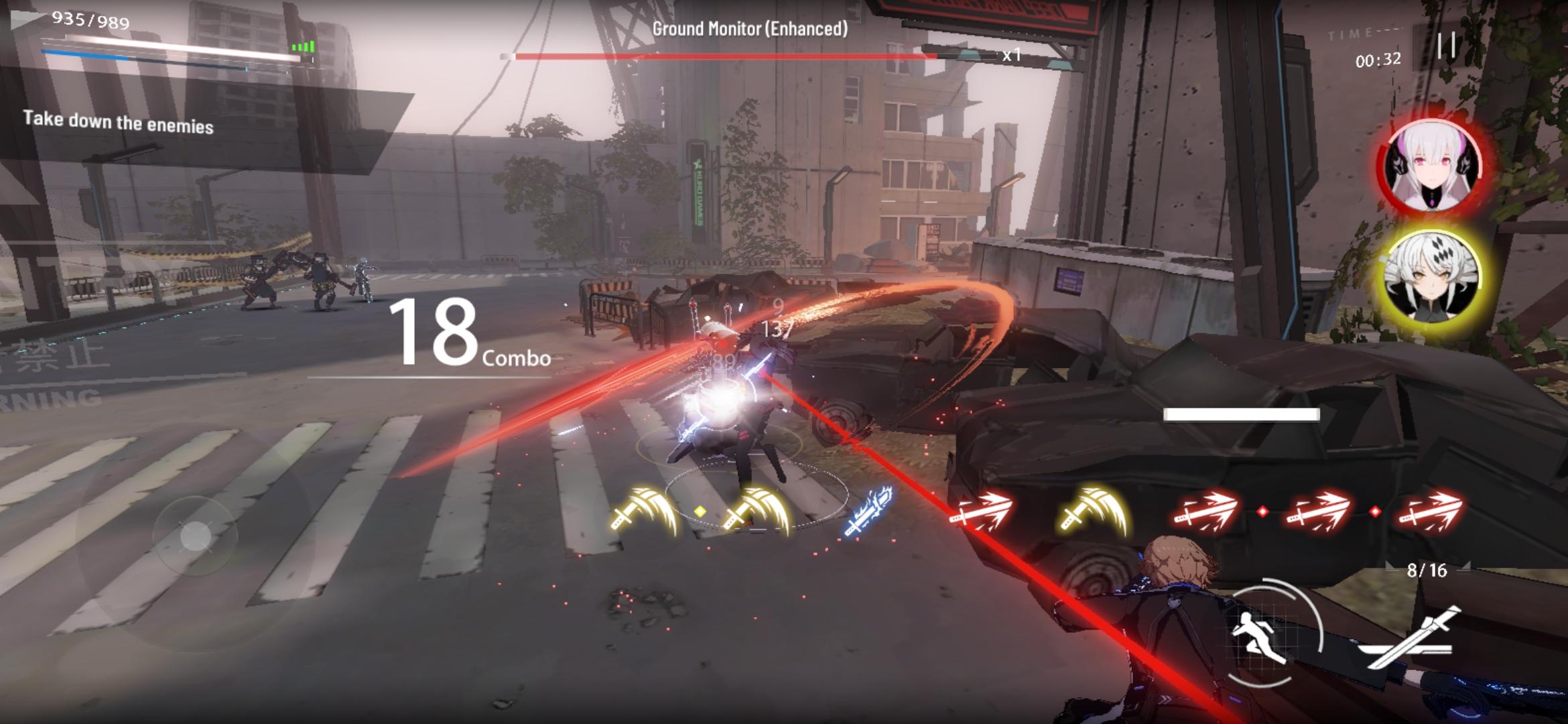Select the "Take down the enemies" objective
The width and height of the screenshot is (1568, 724).
click(119, 123)
